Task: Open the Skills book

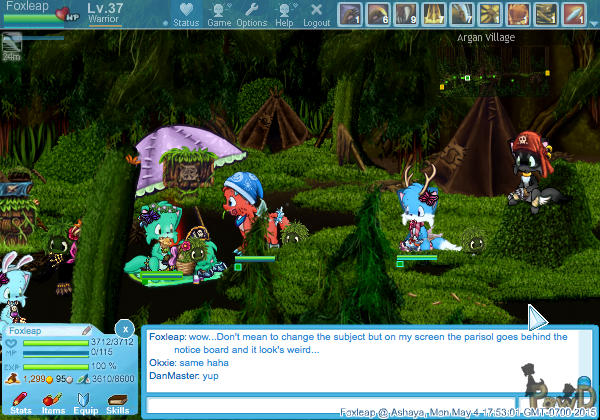Action: point(117,402)
